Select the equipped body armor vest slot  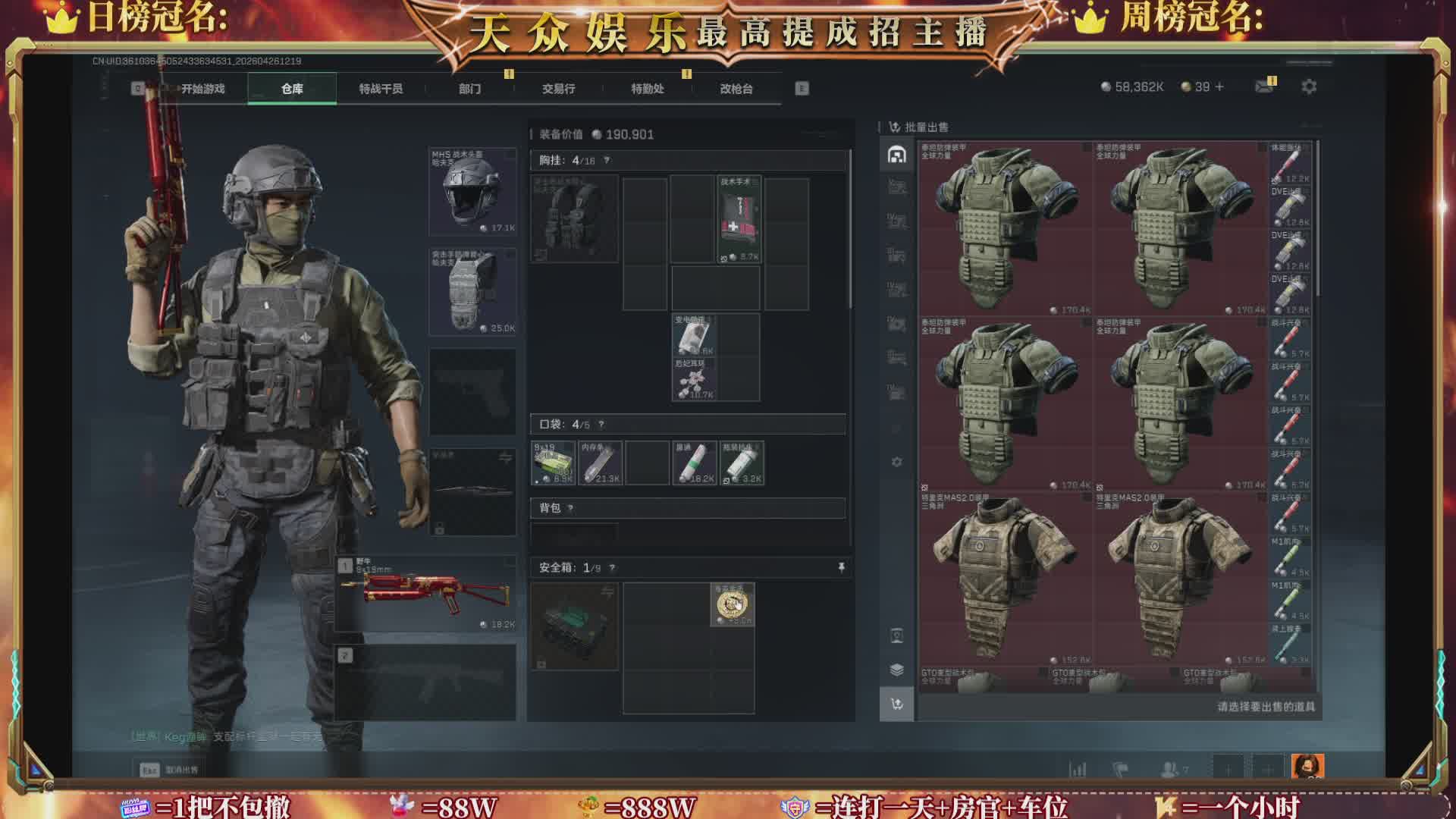[x=472, y=292]
